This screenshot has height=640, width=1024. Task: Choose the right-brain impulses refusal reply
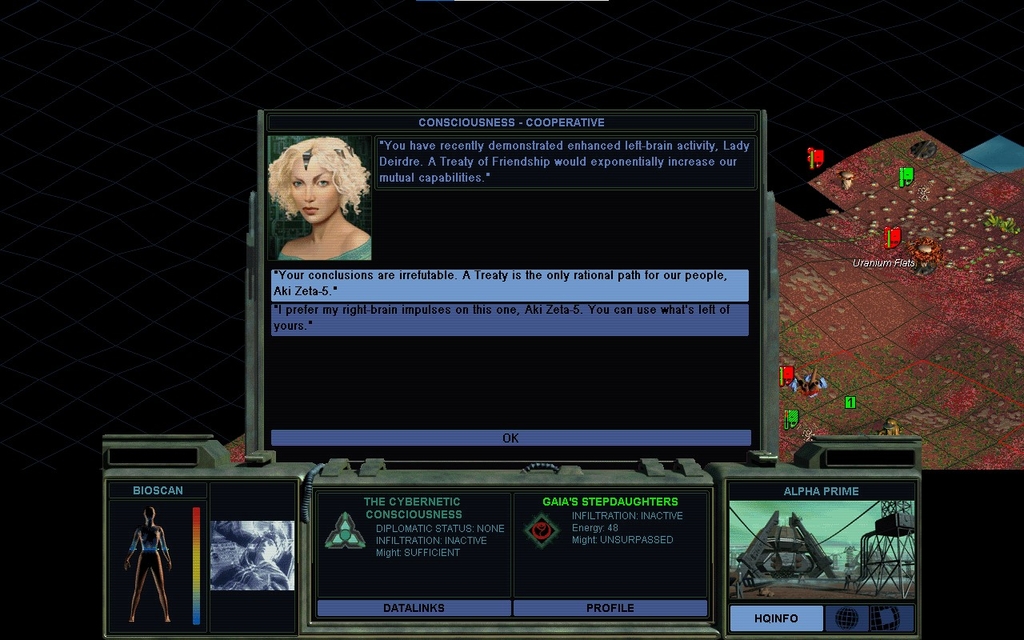pos(510,319)
